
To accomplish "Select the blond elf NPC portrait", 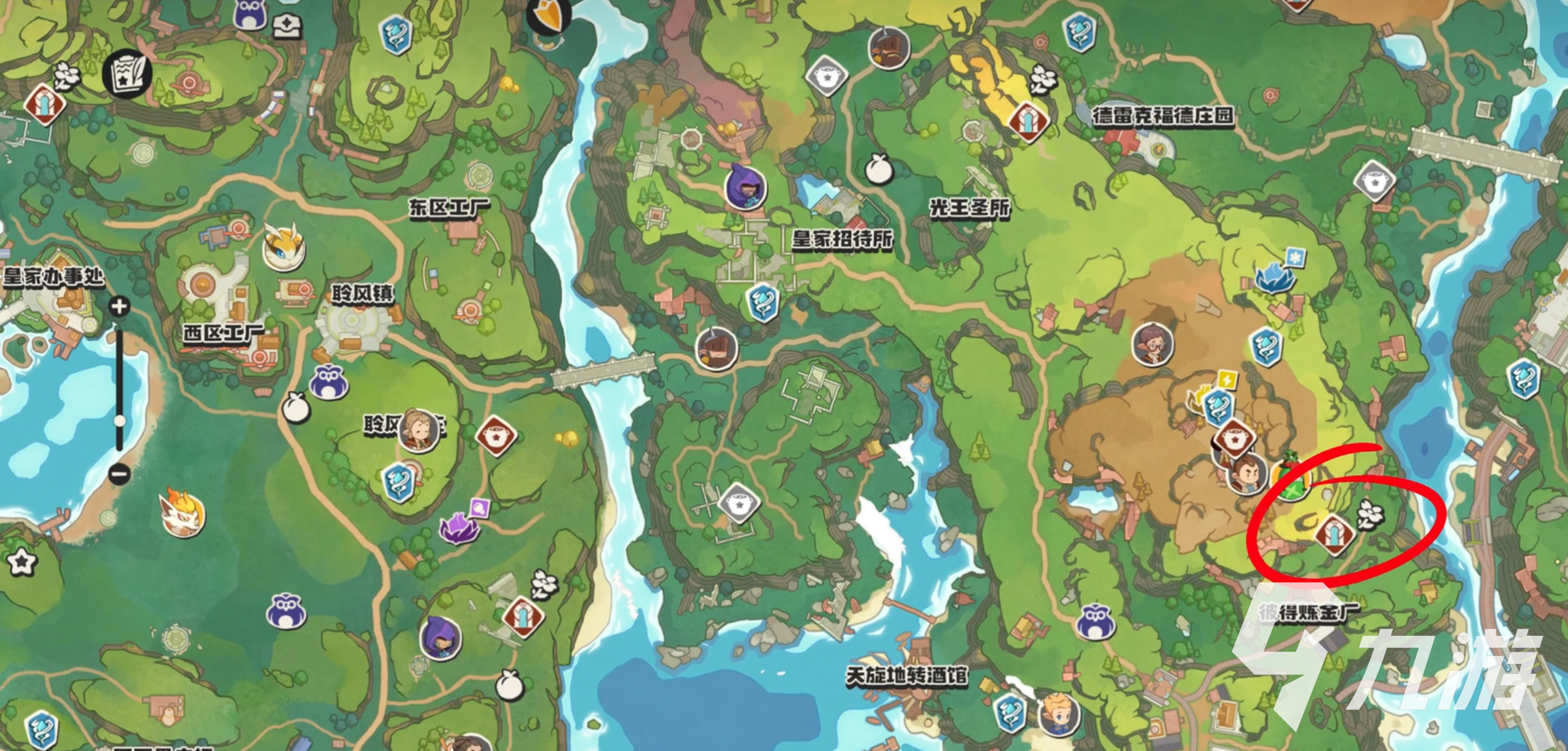I will pos(1058,714).
